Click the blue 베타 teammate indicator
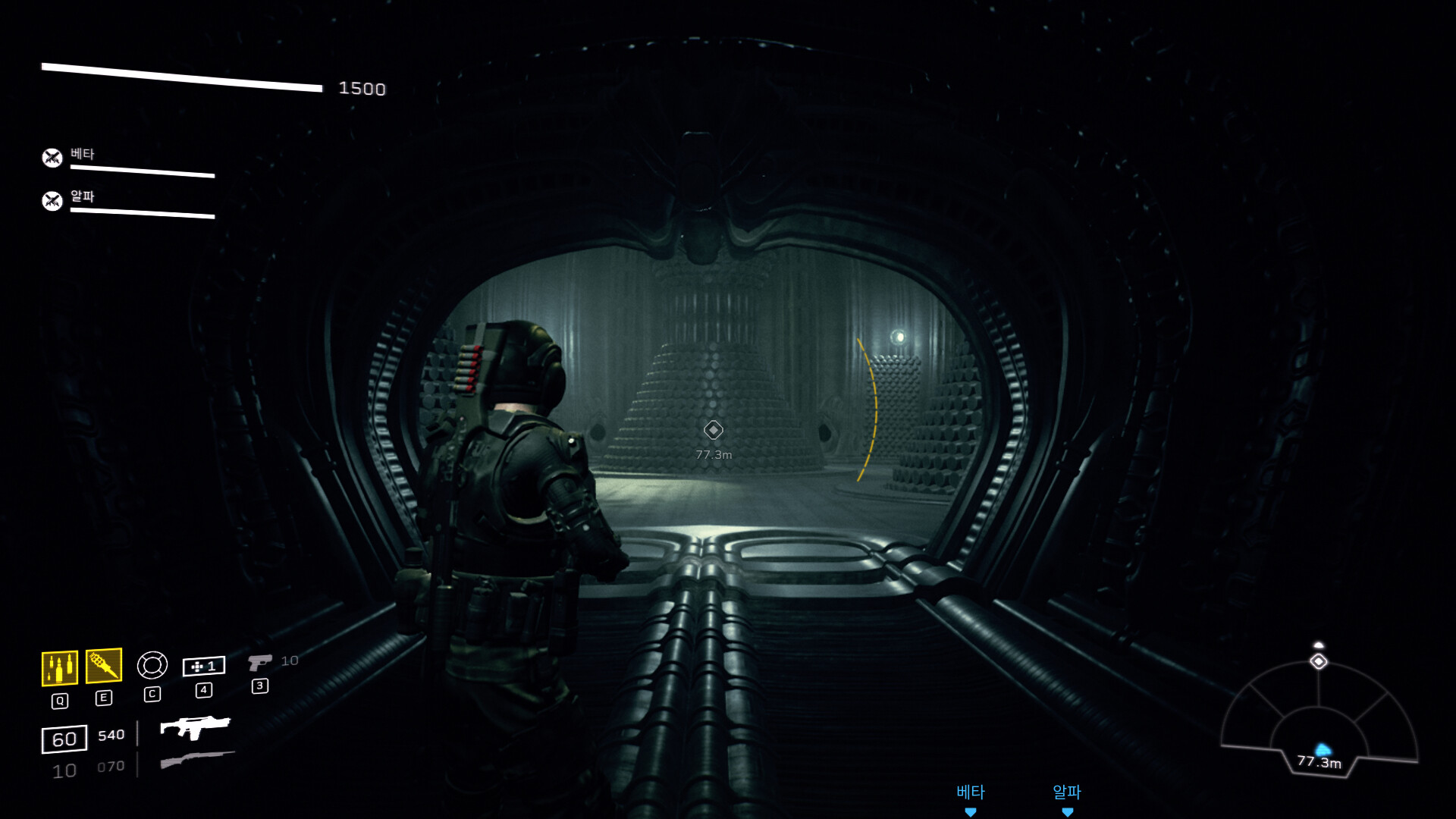The width and height of the screenshot is (1456, 819). coord(971,798)
